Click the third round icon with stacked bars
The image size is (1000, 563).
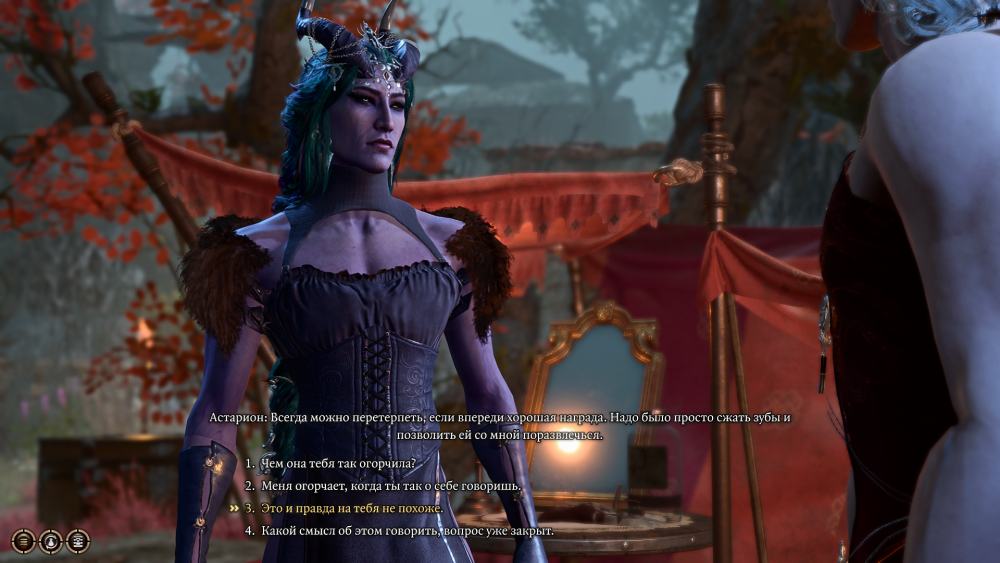77,541
